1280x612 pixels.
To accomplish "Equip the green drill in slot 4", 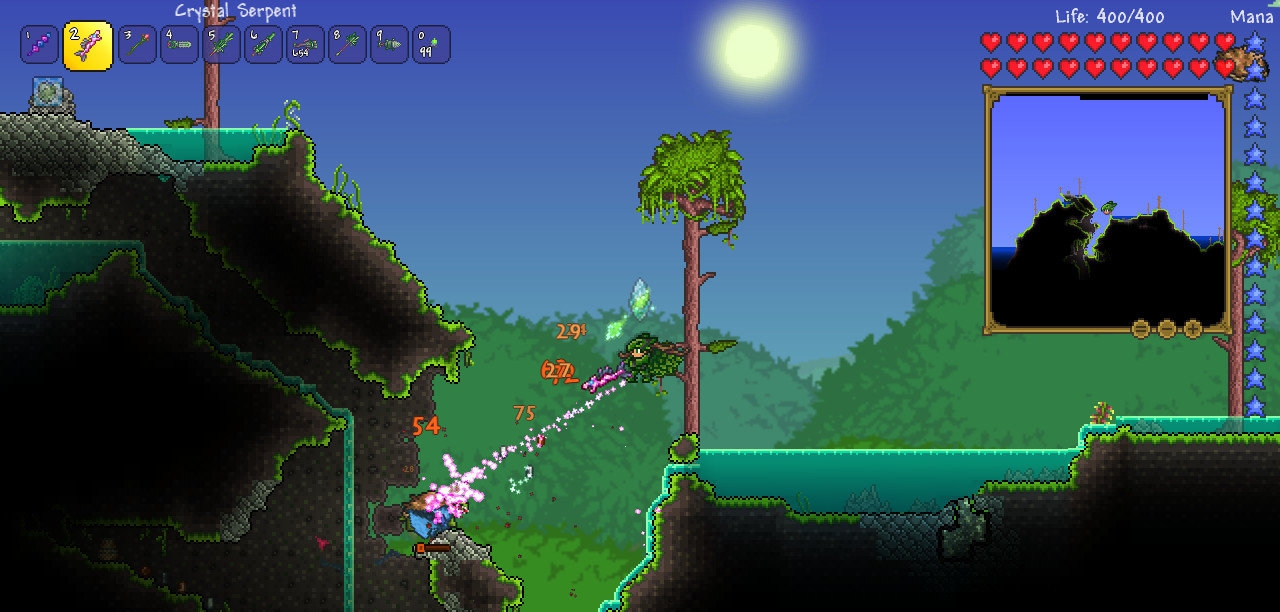I will coord(179,45).
